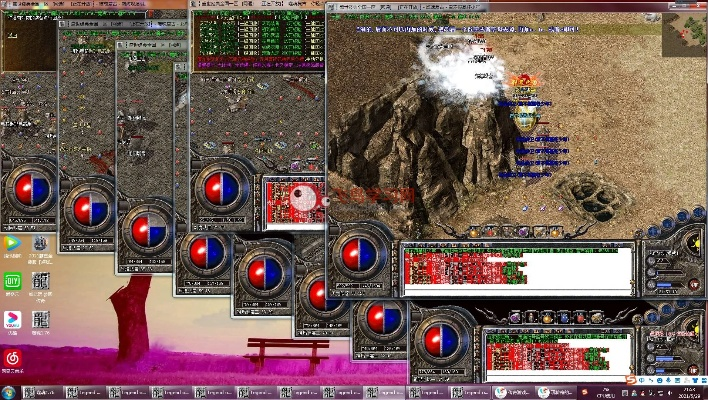Select the chat log of the largest game window
The image size is (708, 400).
[x=517, y=270]
